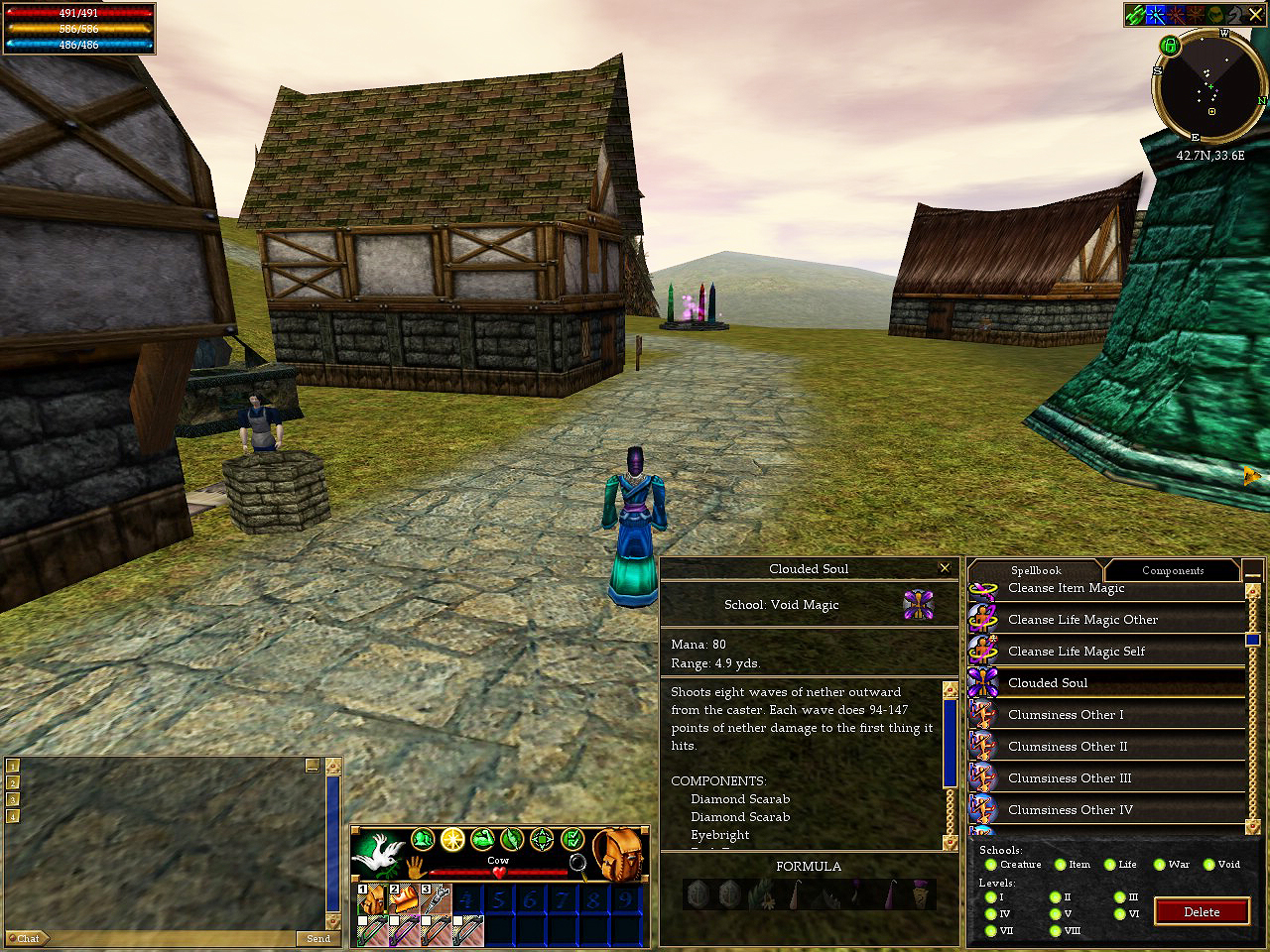Toggle the War school filter

coord(1159,865)
